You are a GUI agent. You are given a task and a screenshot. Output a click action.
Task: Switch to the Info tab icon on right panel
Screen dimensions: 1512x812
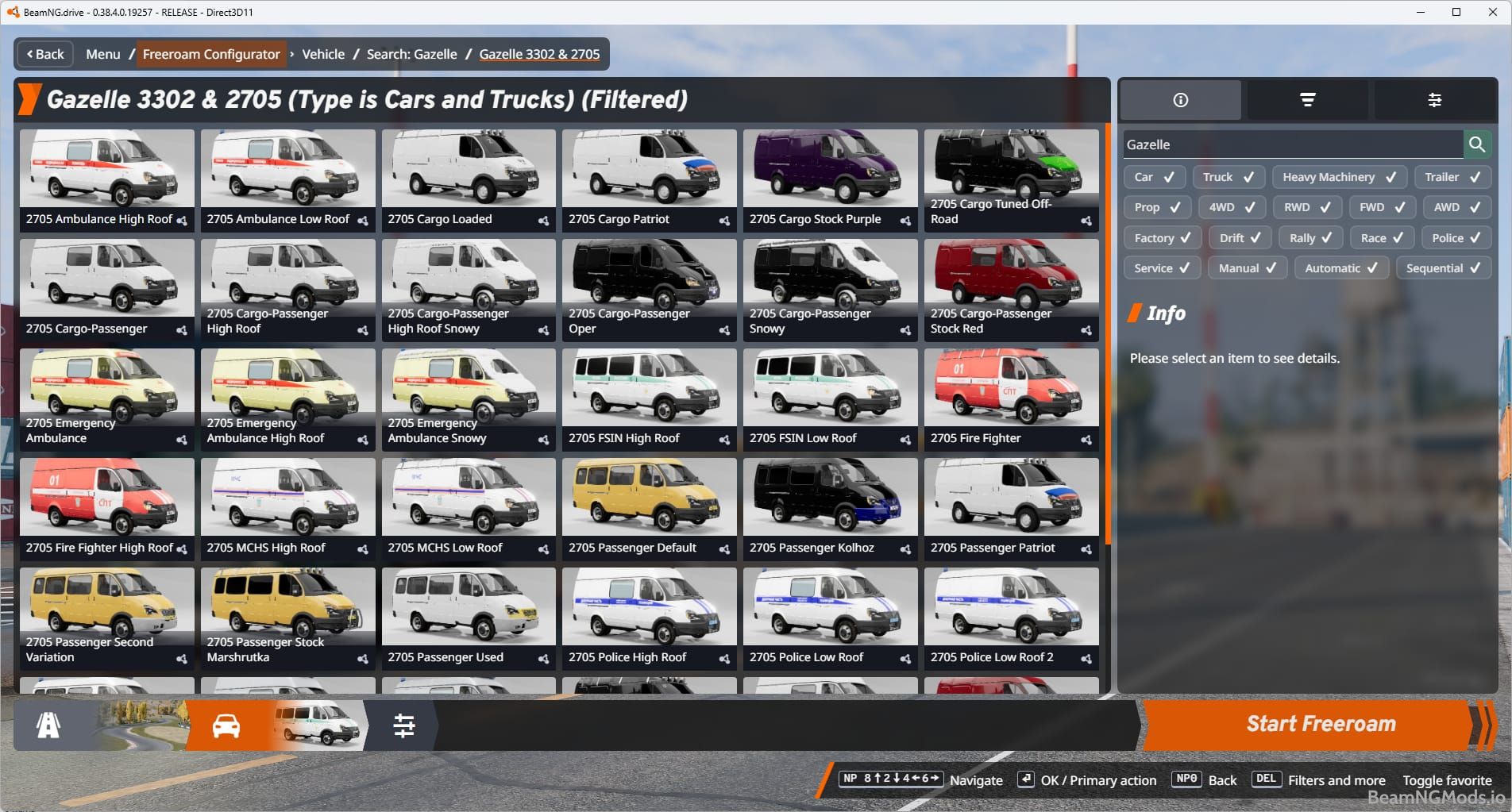(1180, 99)
